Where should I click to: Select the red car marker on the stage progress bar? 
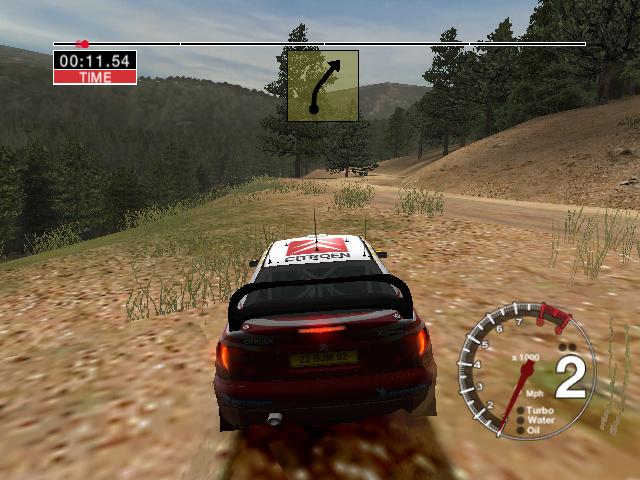click(x=83, y=44)
